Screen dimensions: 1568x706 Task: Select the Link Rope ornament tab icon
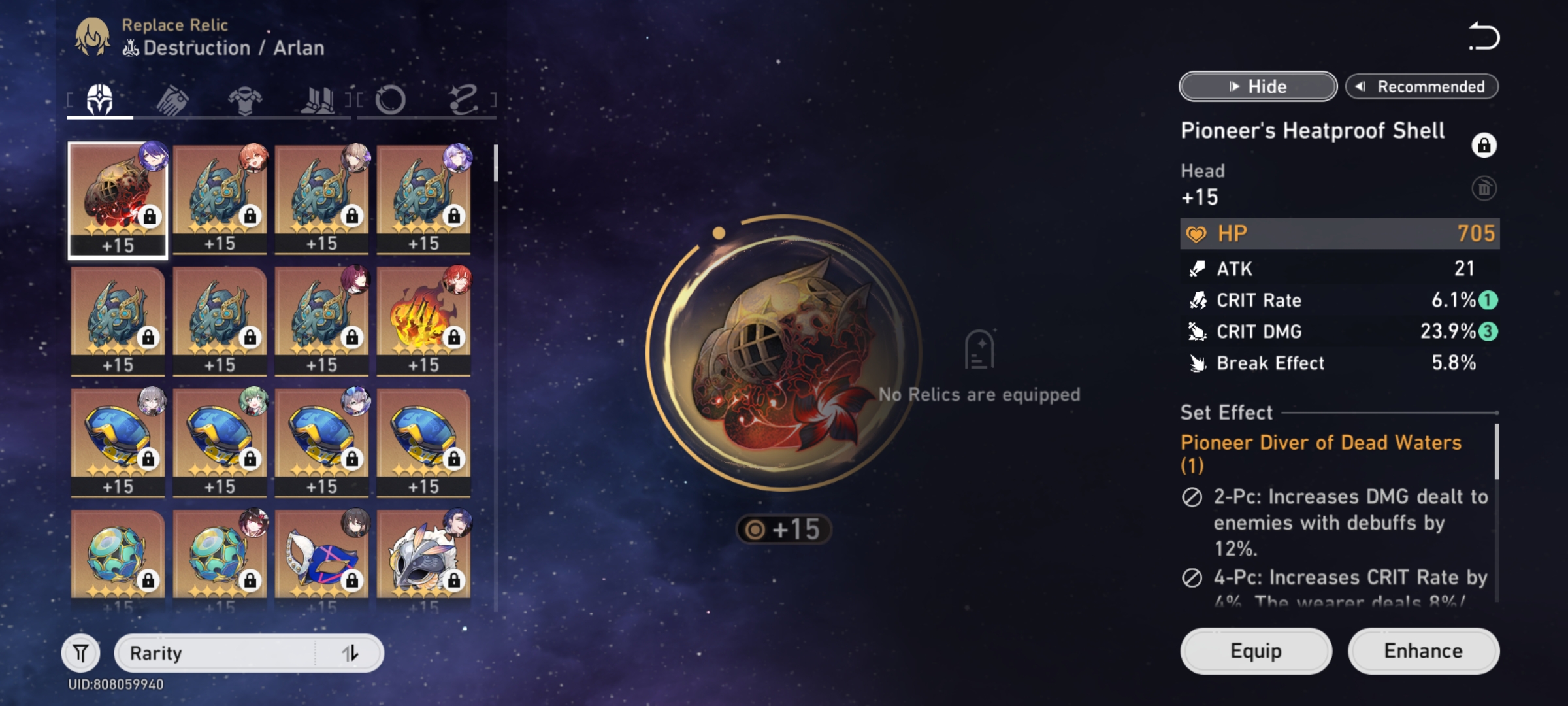tap(464, 99)
